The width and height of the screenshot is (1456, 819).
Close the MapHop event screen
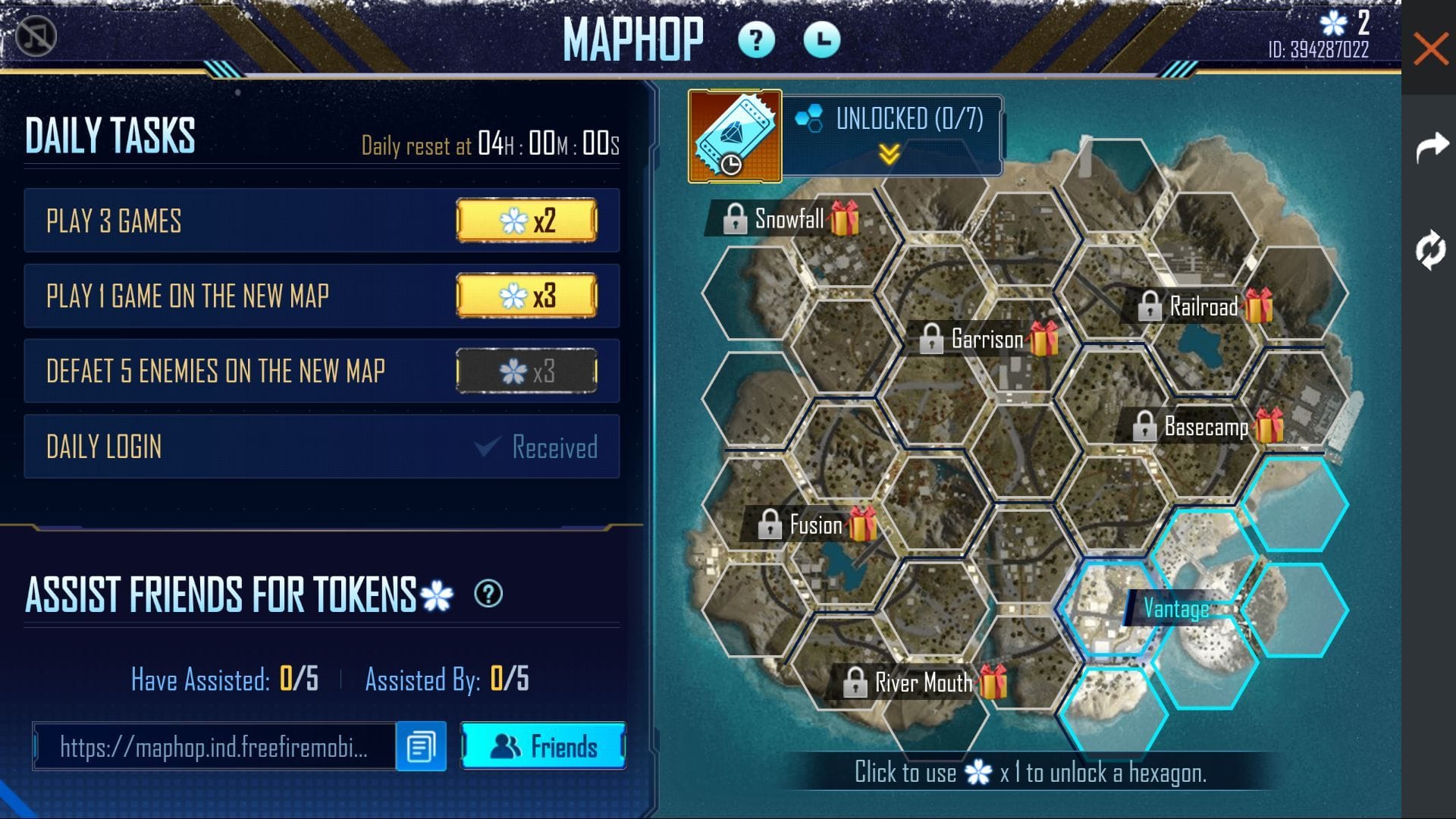pos(1430,49)
